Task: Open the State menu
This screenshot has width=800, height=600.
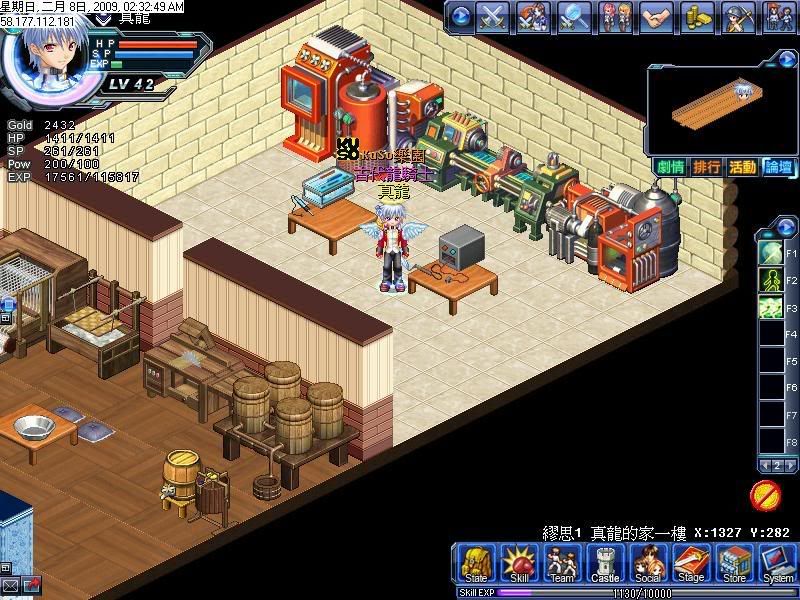Action: click(x=476, y=564)
